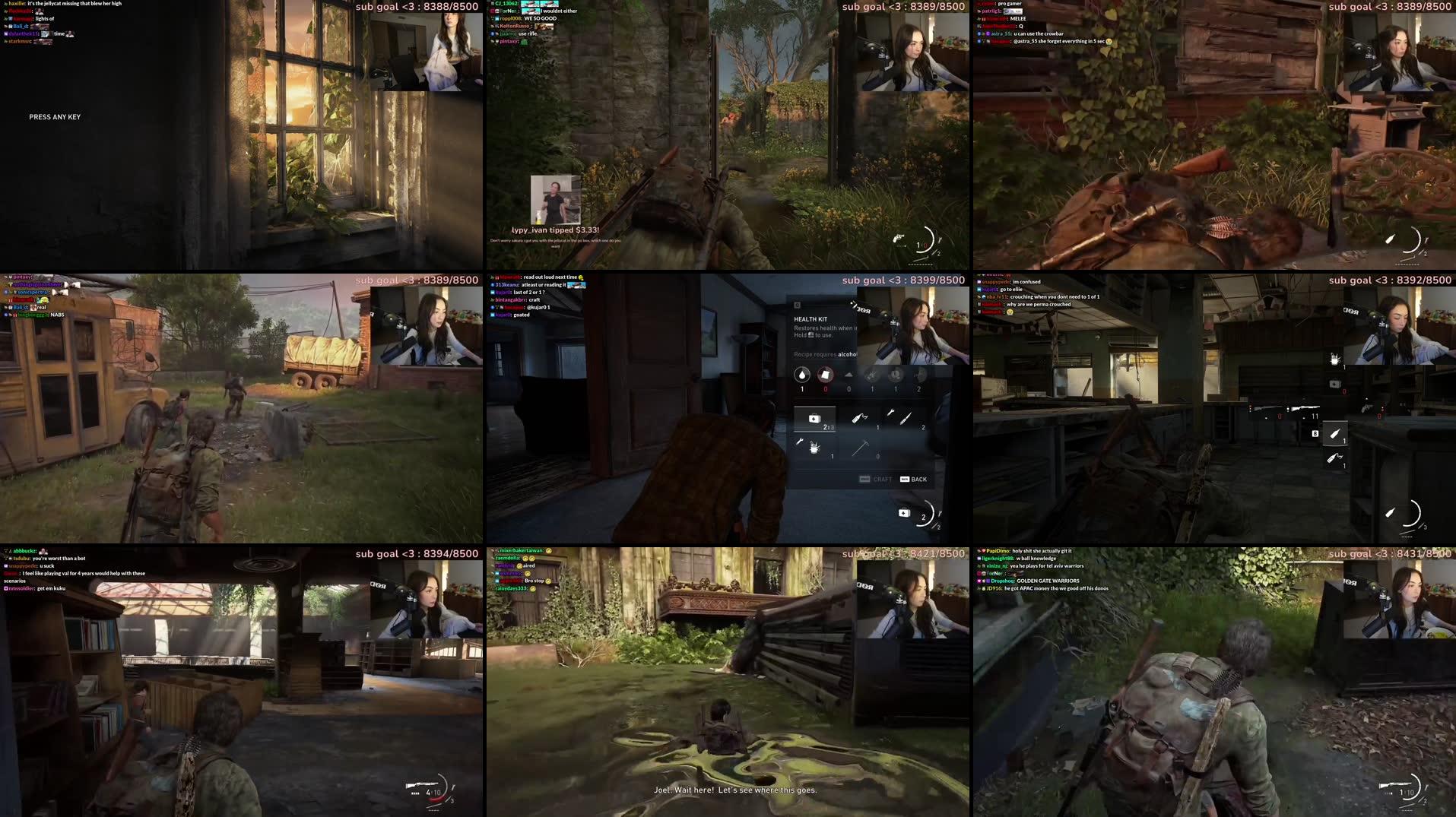Viewport: 1456px width, 817px height.
Task: Select the revolver icon in the weapon HUD
Action: pyautogui.click(x=1366, y=408)
